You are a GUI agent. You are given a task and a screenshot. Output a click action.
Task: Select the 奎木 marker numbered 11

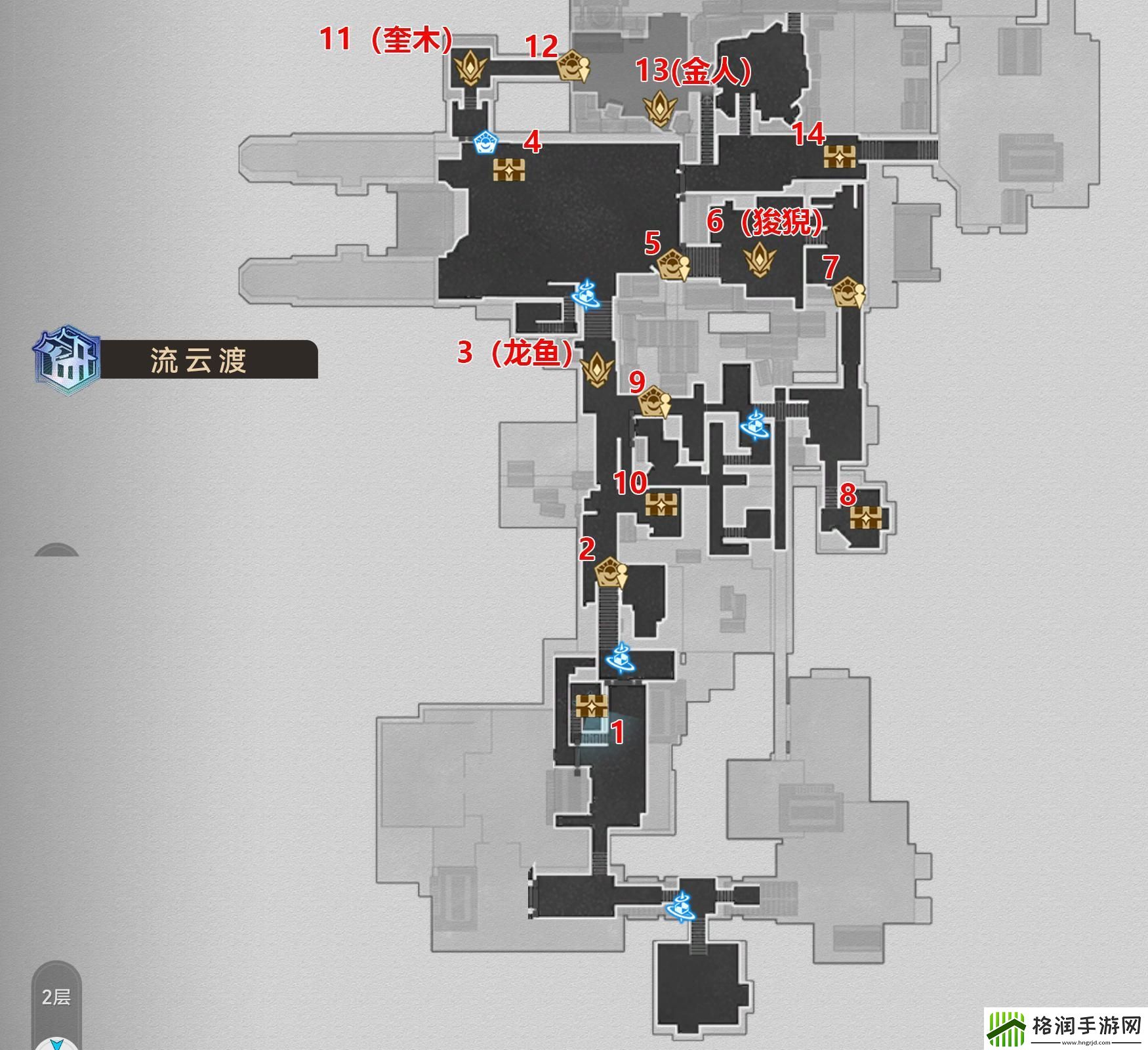(470, 68)
